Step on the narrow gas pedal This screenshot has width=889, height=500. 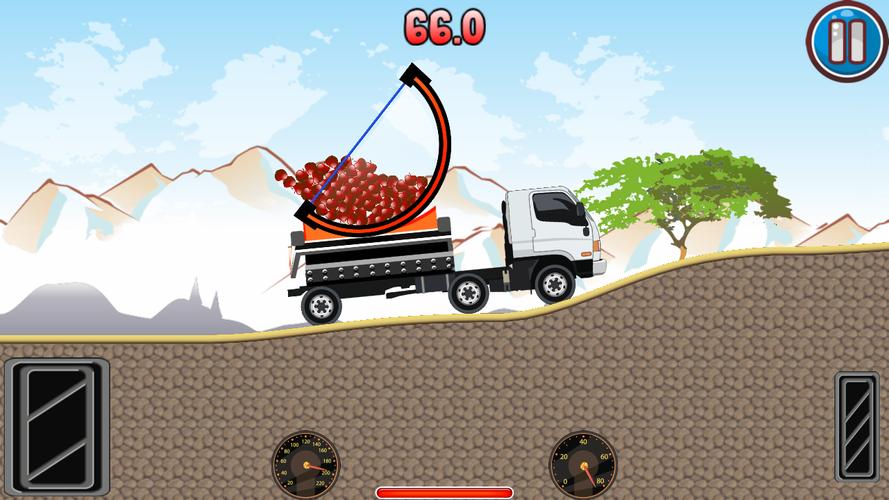click(856, 425)
